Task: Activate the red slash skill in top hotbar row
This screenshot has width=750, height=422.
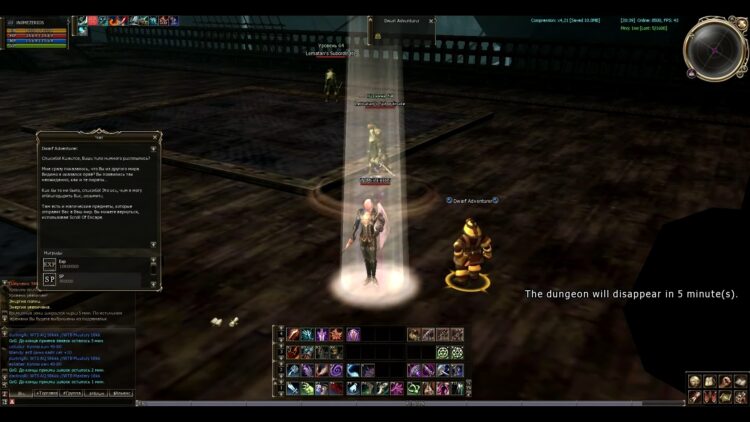Action: [294, 334]
